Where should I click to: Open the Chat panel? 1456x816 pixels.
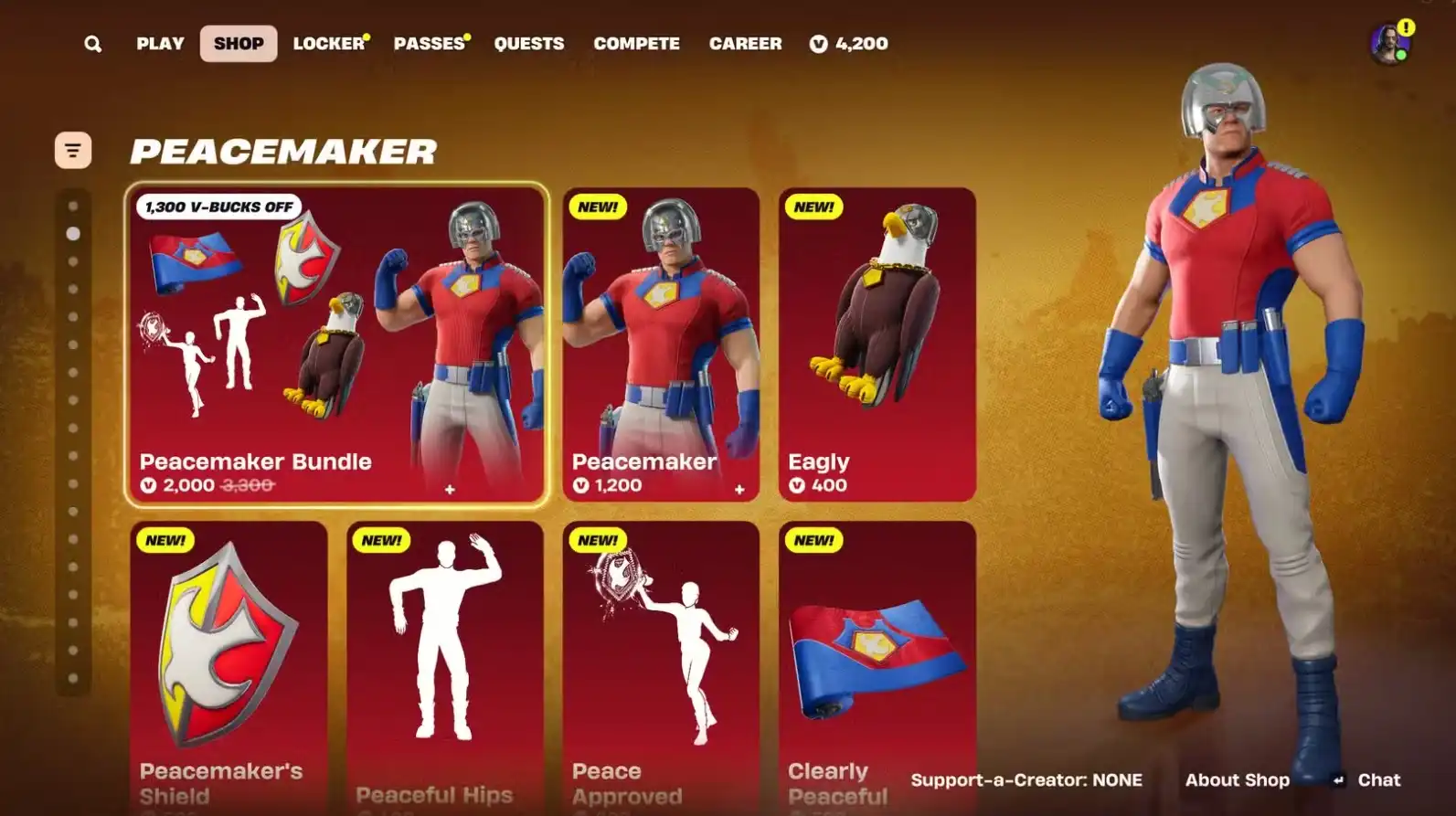point(1378,779)
